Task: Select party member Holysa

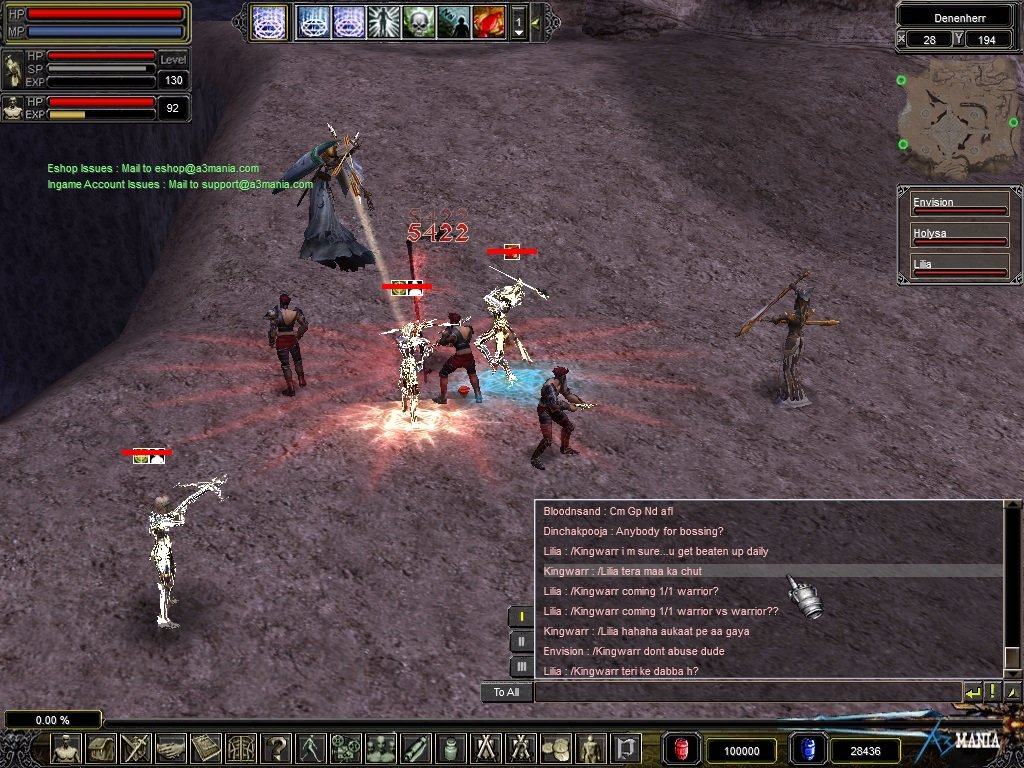Action: (958, 237)
